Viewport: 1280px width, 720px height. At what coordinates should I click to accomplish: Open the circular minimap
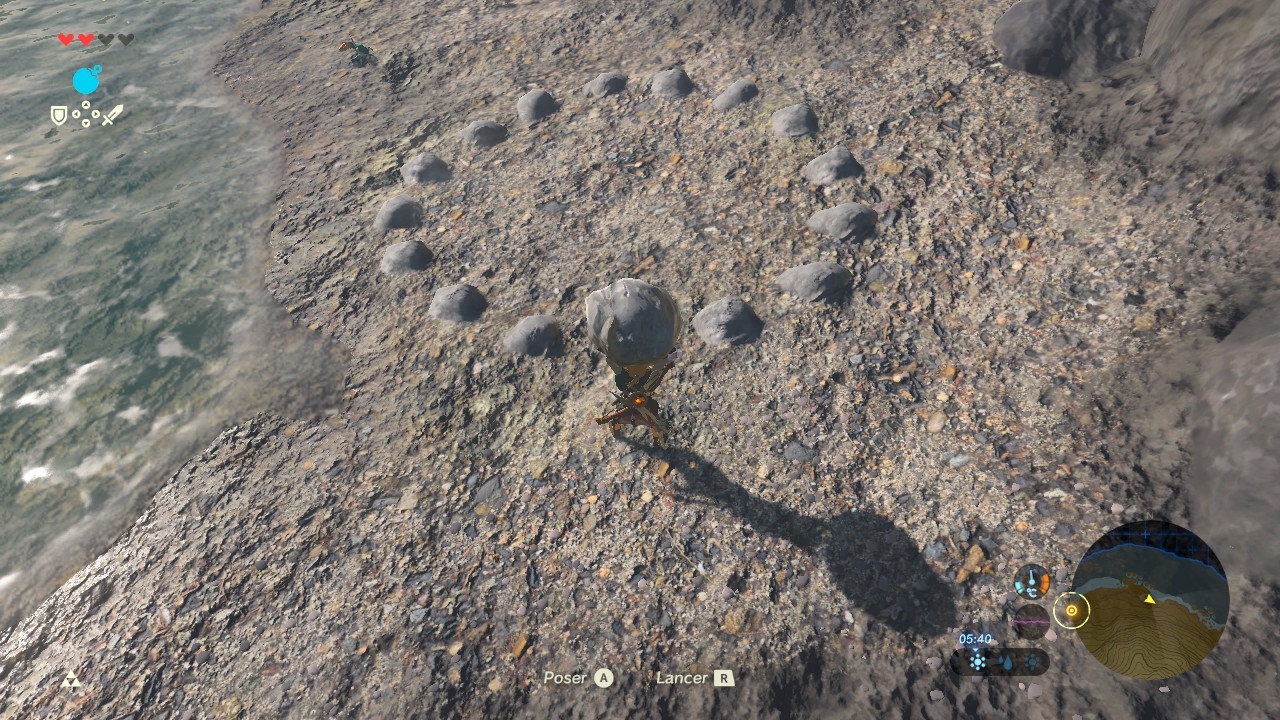pos(1149,600)
